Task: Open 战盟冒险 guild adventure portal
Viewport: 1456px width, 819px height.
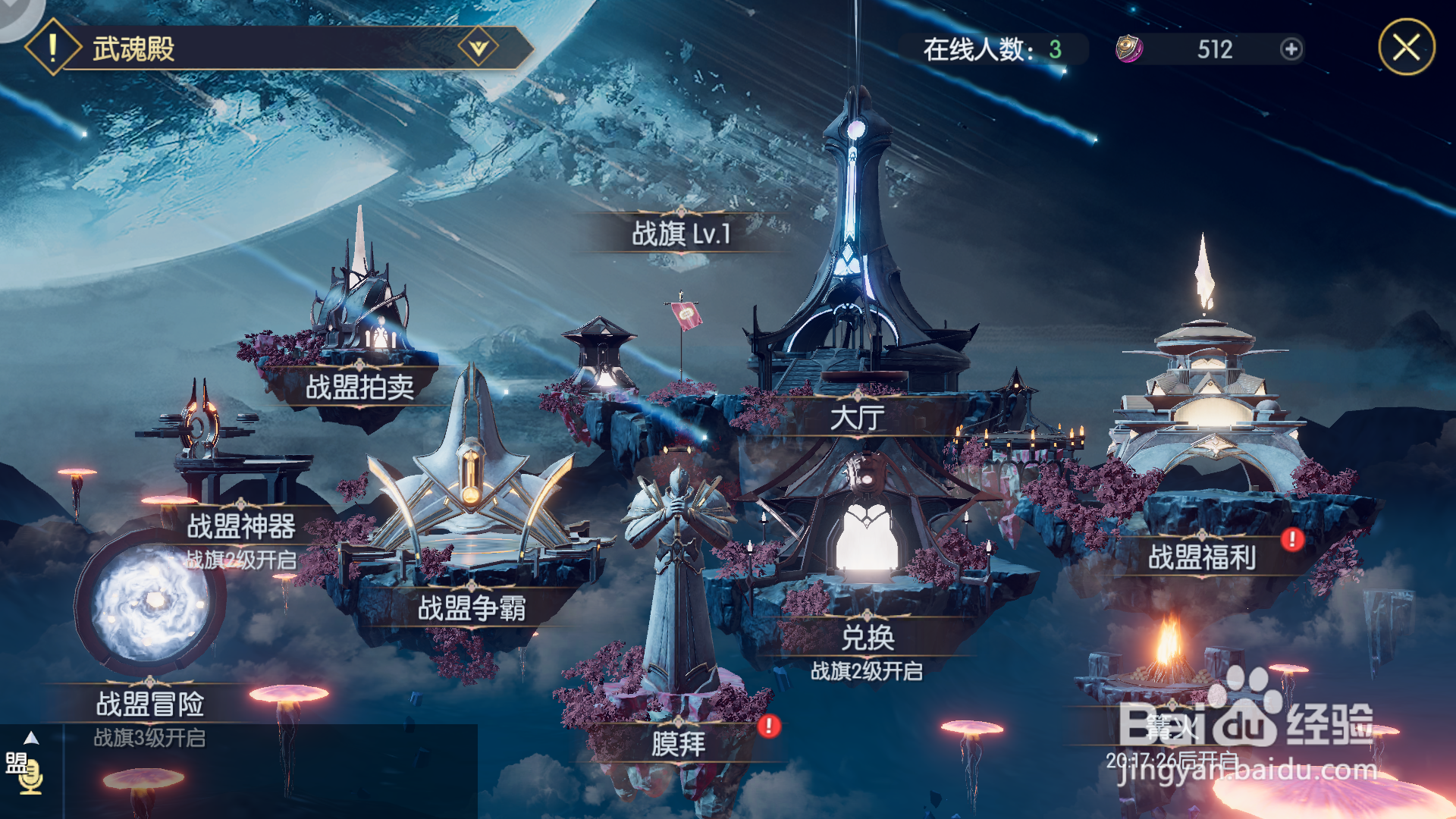Action: (149, 704)
